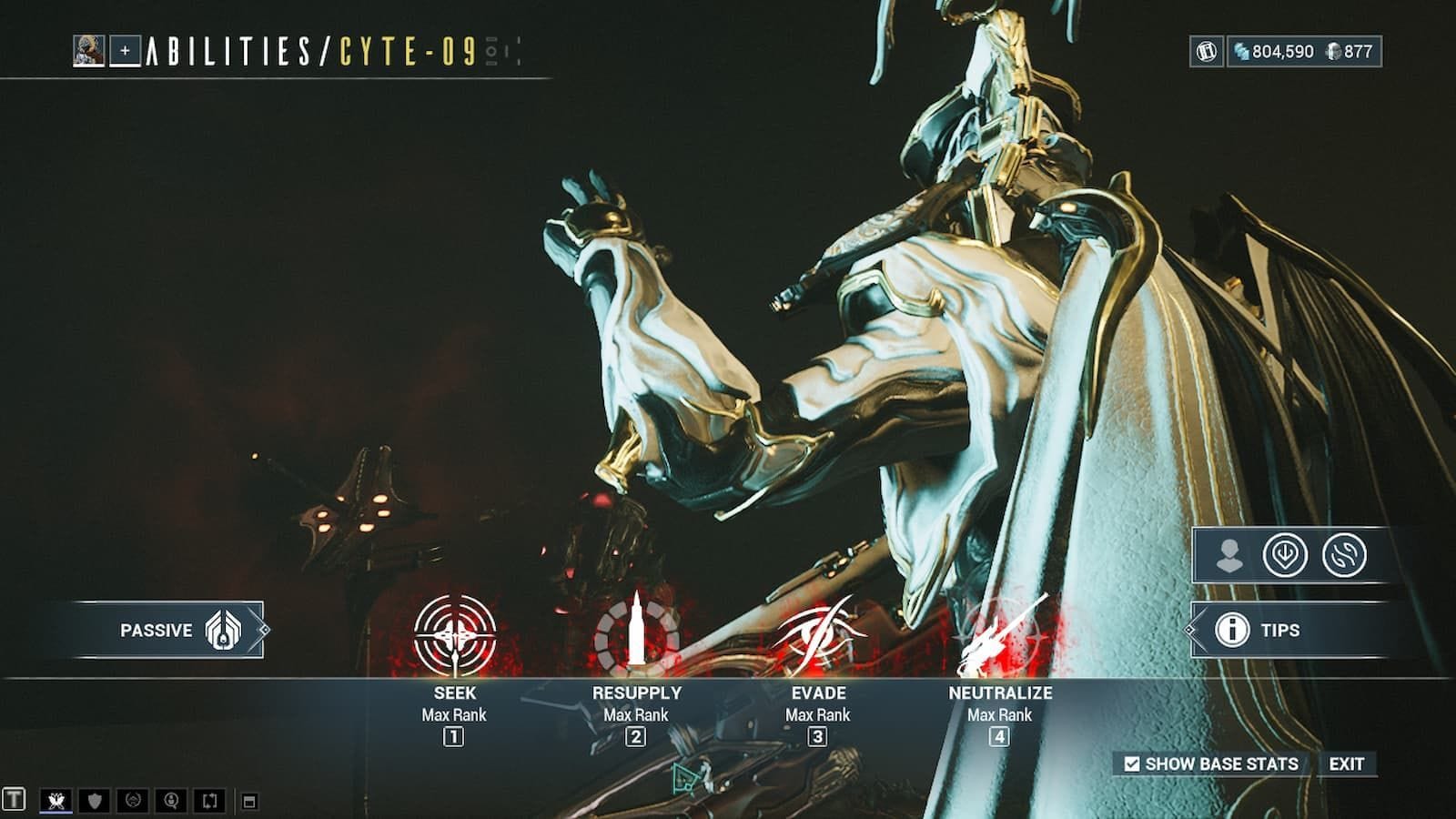Enable the Show Base Stats checkbox
Screen dimensions: 1456x819
(x=1133, y=764)
